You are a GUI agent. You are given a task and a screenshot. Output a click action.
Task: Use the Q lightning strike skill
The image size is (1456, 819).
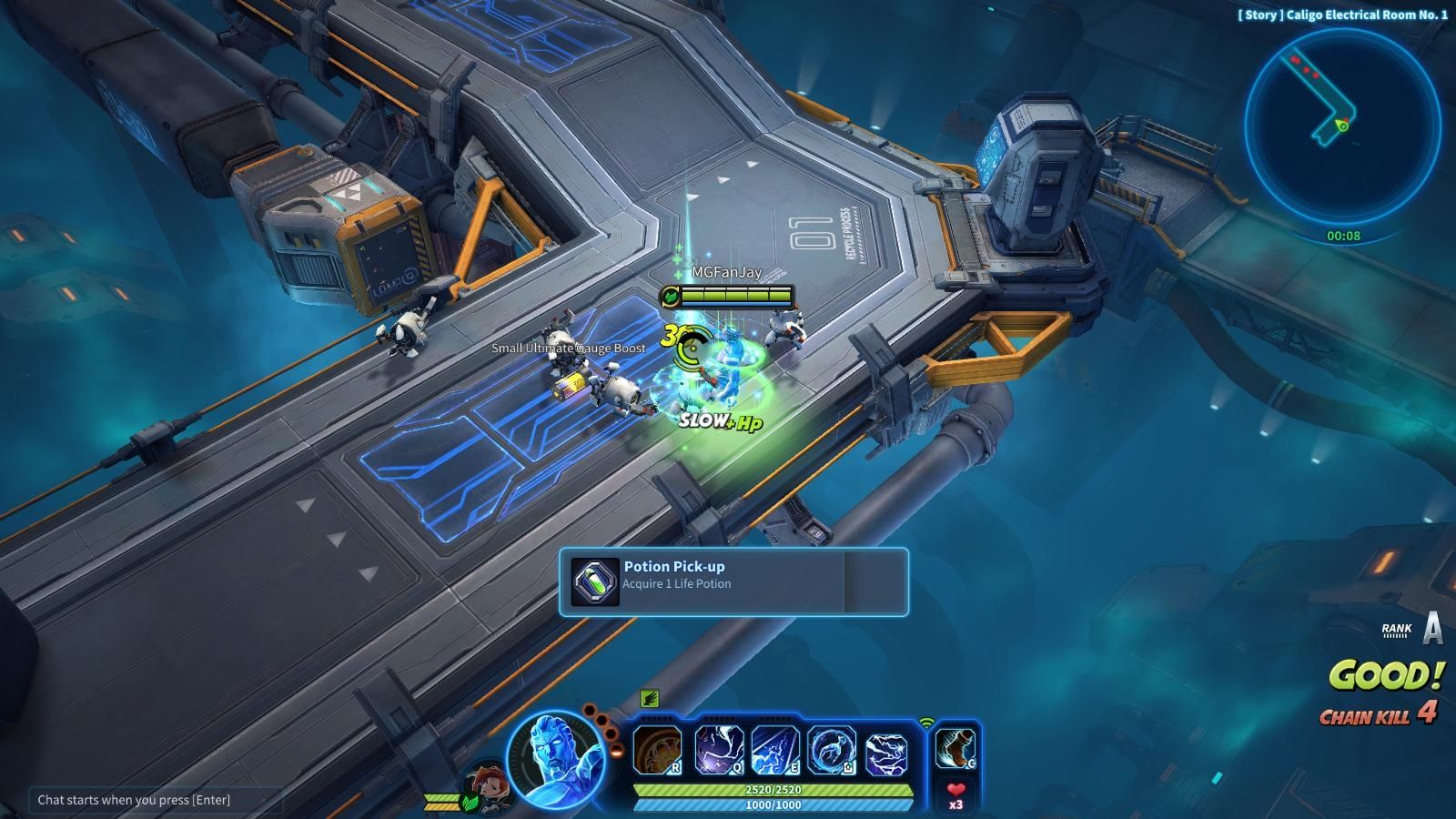(719, 751)
